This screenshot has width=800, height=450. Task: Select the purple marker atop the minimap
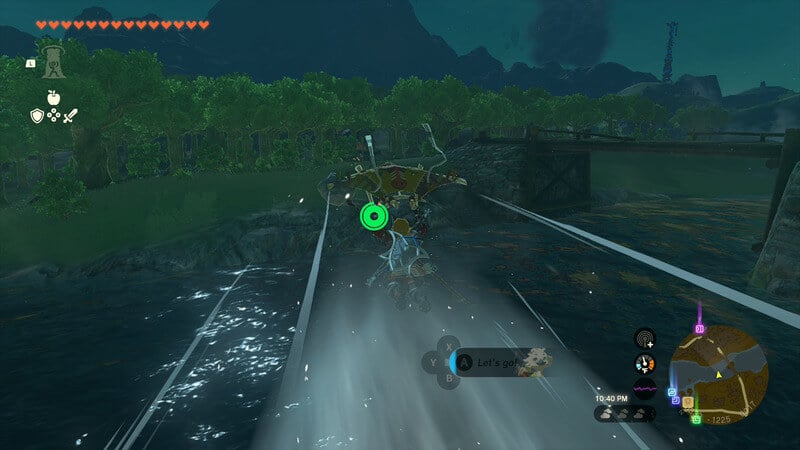click(699, 327)
